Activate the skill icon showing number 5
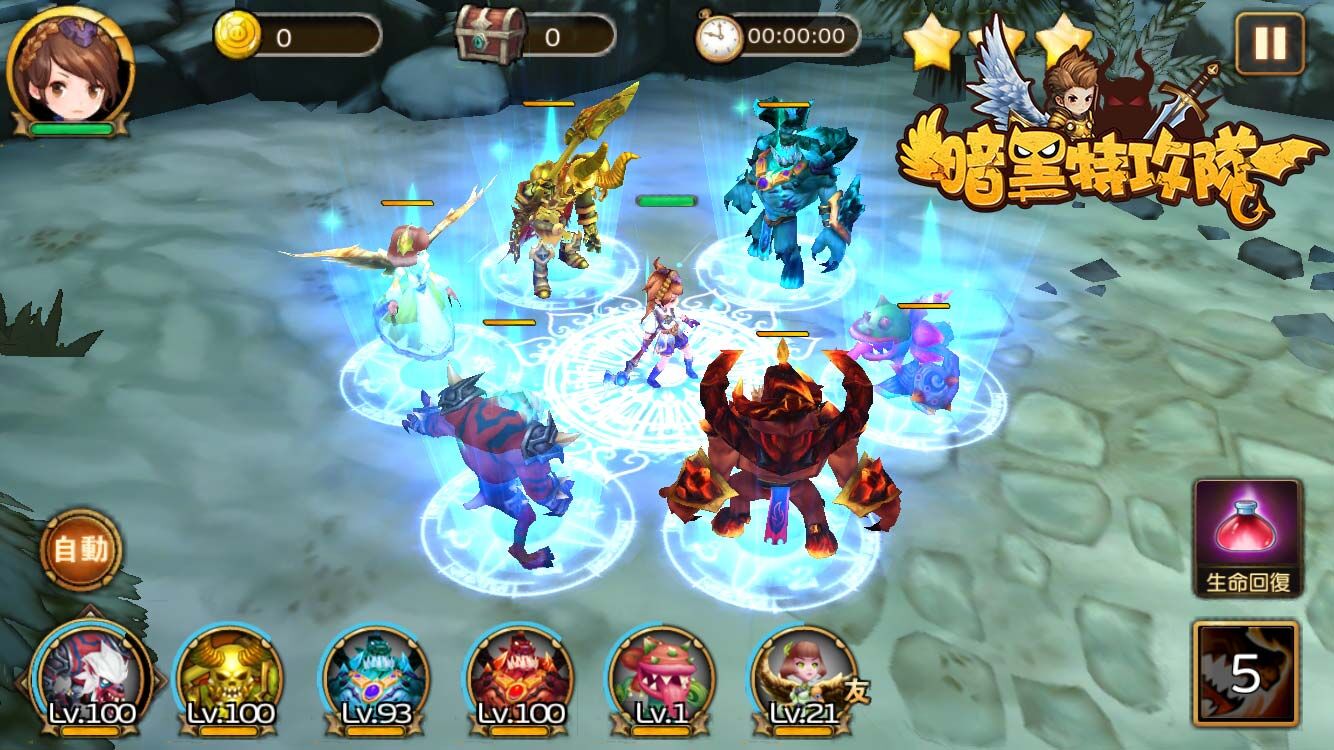 (1245, 674)
